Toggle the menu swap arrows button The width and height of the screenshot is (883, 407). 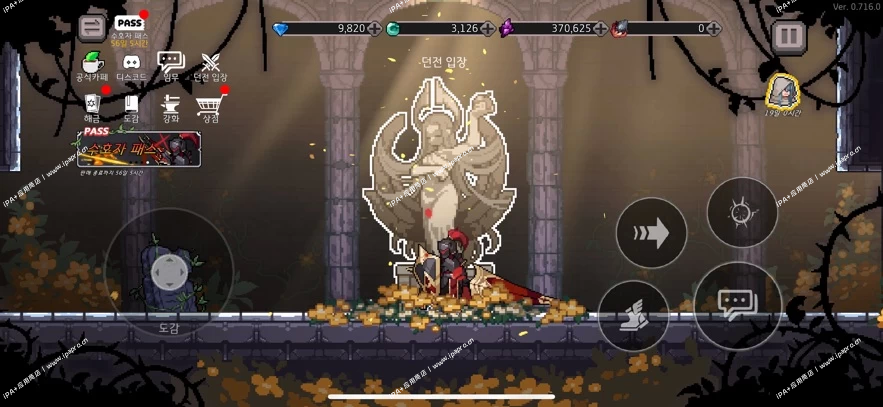92,27
